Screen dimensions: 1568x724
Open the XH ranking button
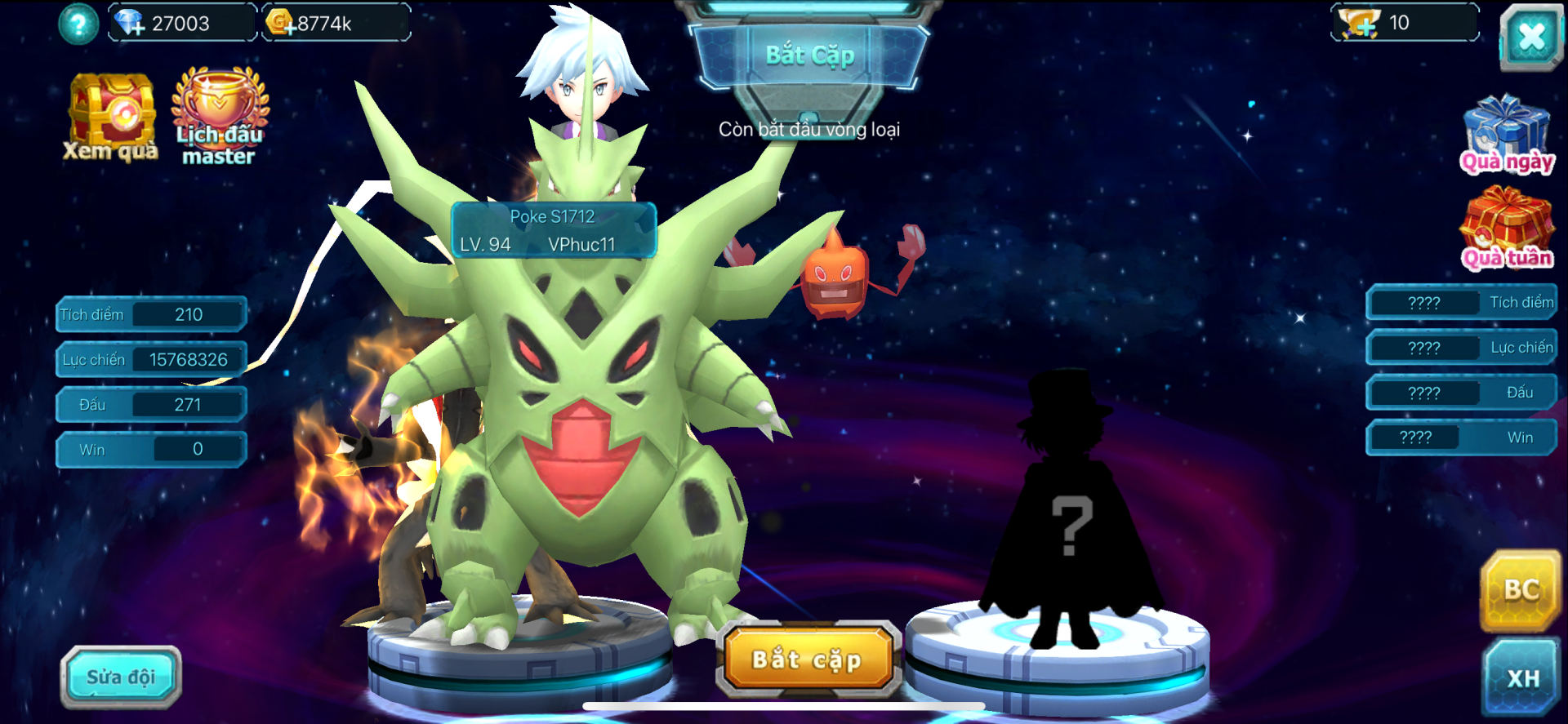tap(1523, 678)
